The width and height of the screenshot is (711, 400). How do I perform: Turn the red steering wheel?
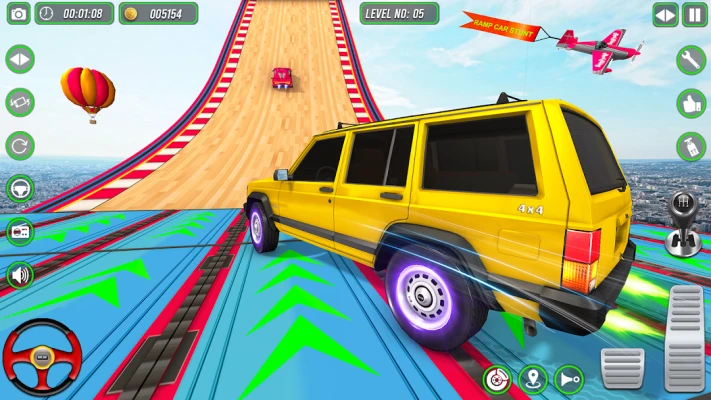(x=40, y=358)
